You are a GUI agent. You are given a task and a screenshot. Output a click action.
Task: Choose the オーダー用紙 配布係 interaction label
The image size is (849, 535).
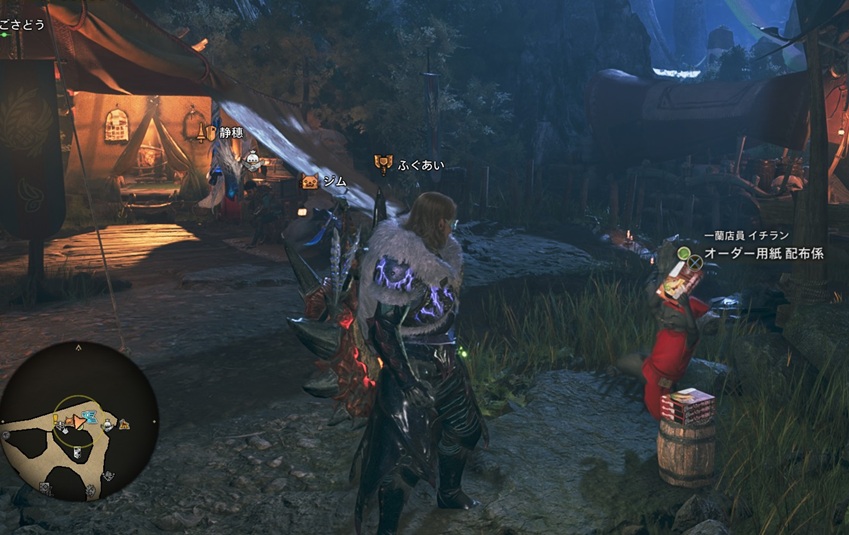pos(764,254)
